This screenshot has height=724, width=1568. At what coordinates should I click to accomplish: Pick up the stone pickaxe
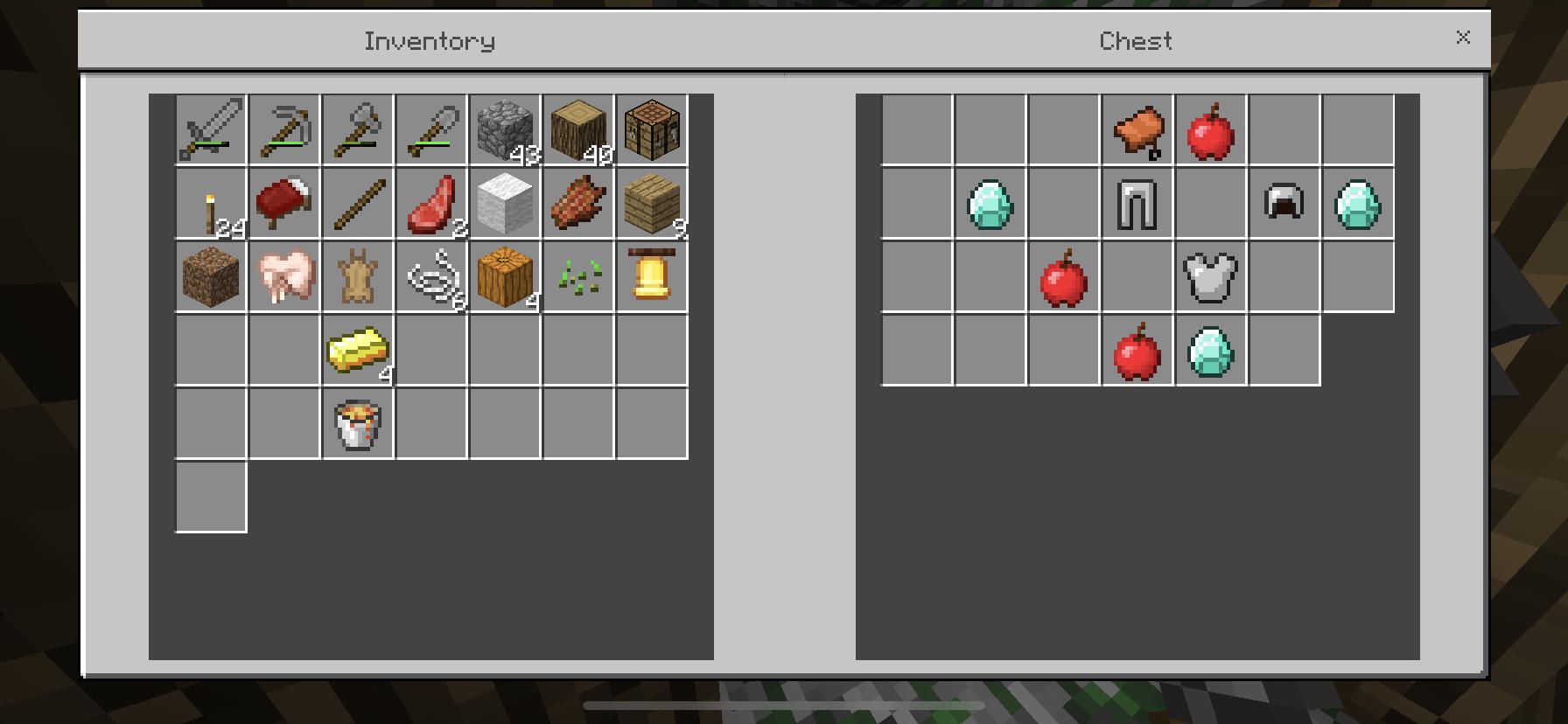pyautogui.click(x=283, y=129)
